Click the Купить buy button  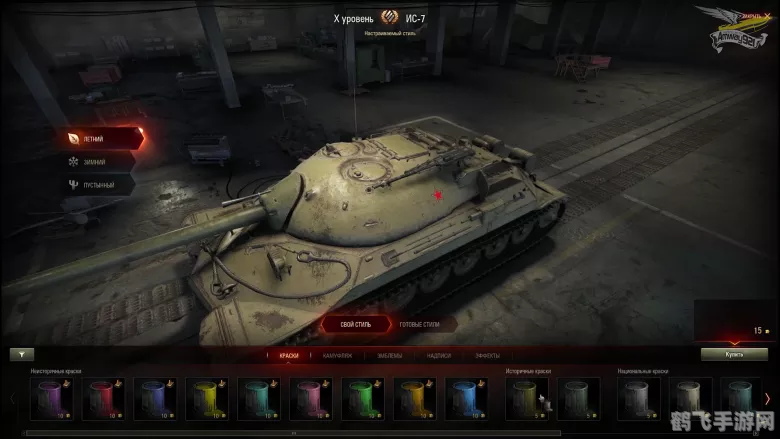coord(734,354)
